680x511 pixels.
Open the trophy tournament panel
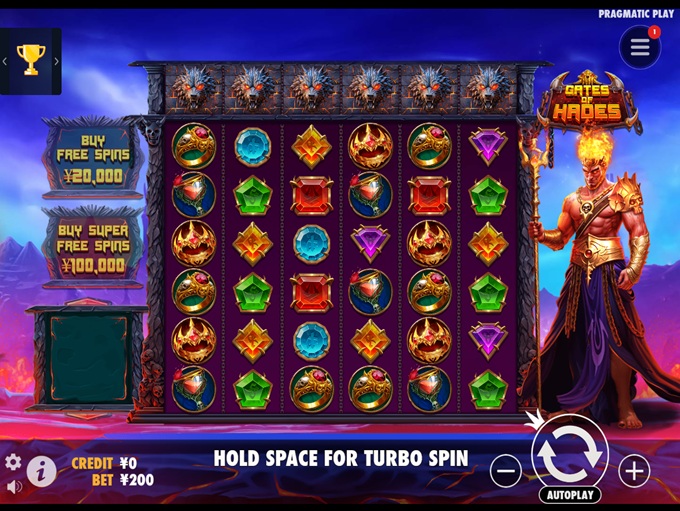point(30,61)
